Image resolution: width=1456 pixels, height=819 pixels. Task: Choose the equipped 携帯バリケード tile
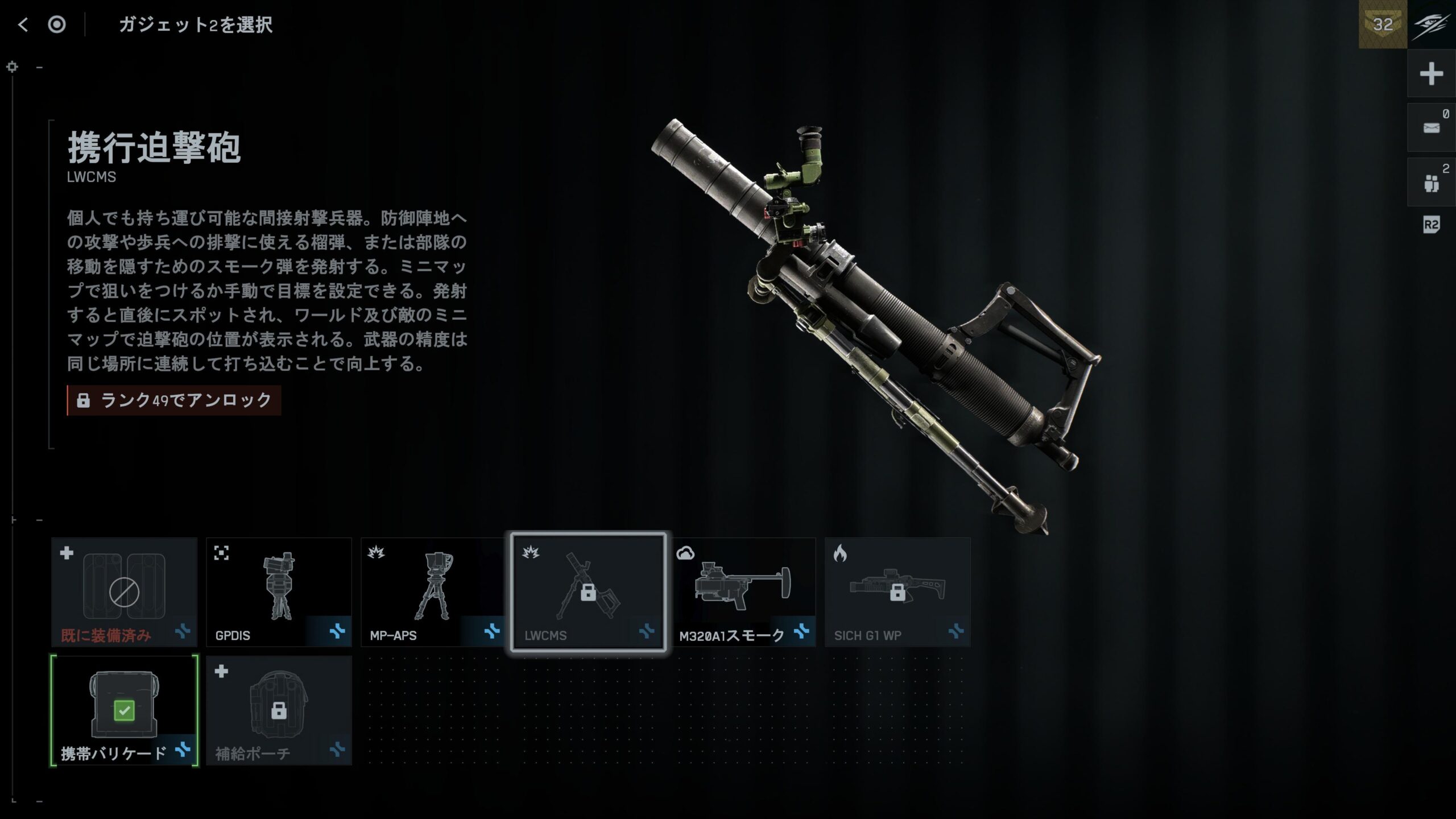(124, 710)
